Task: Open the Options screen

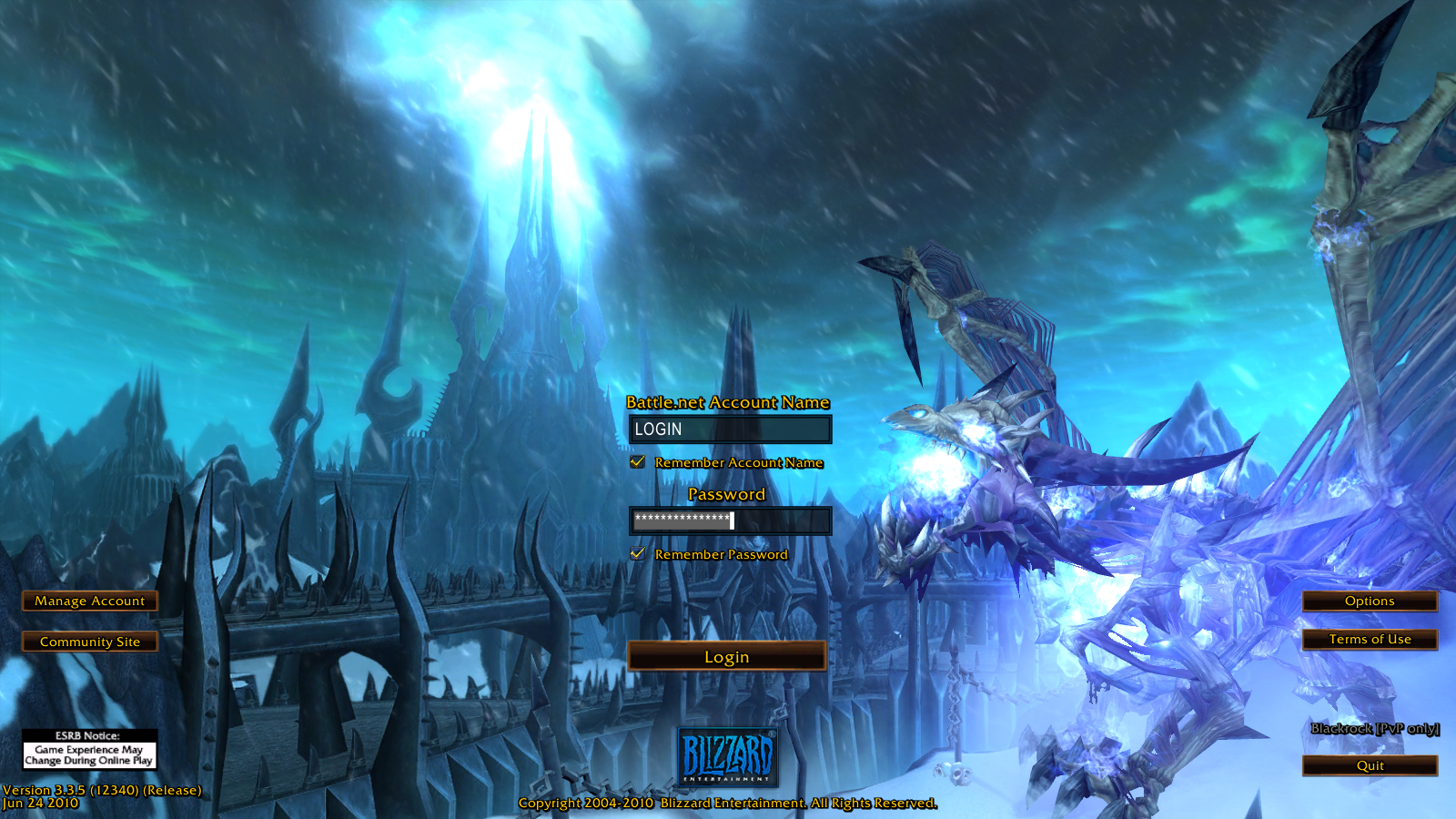Action: (x=1370, y=601)
